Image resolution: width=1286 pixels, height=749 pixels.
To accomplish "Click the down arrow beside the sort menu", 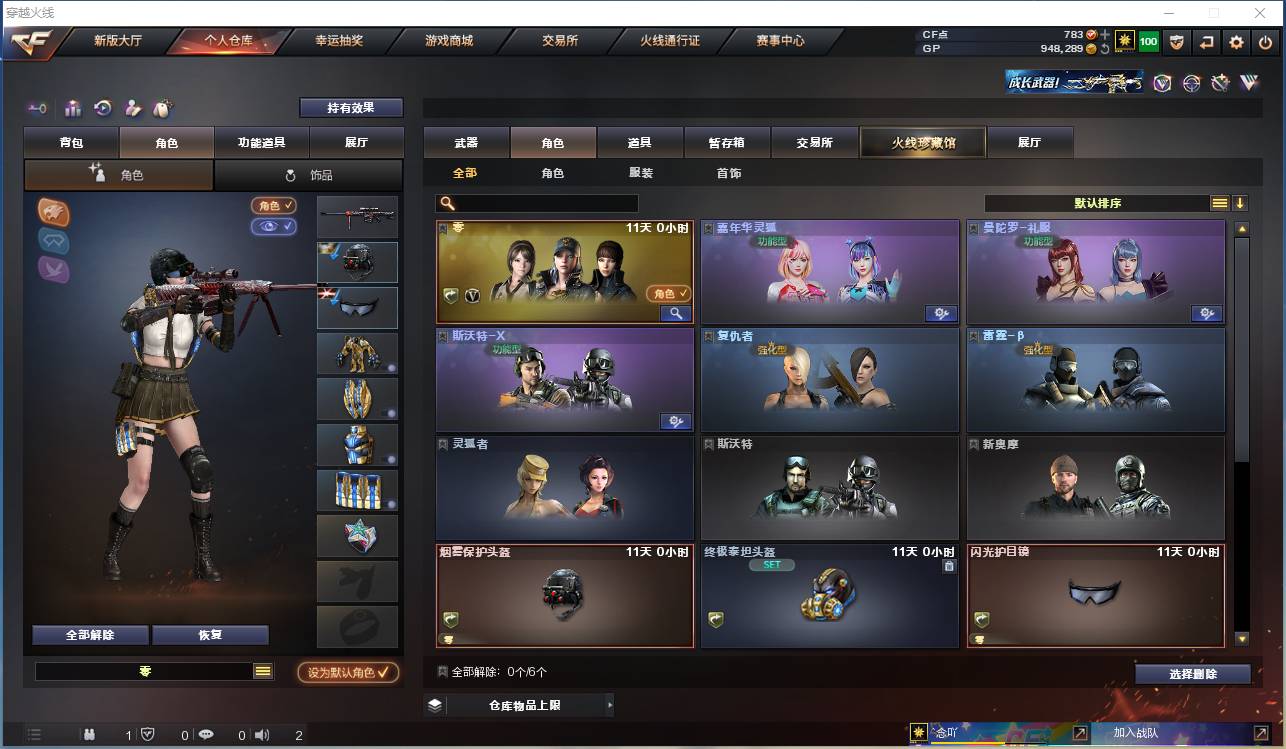I will click(x=1241, y=202).
